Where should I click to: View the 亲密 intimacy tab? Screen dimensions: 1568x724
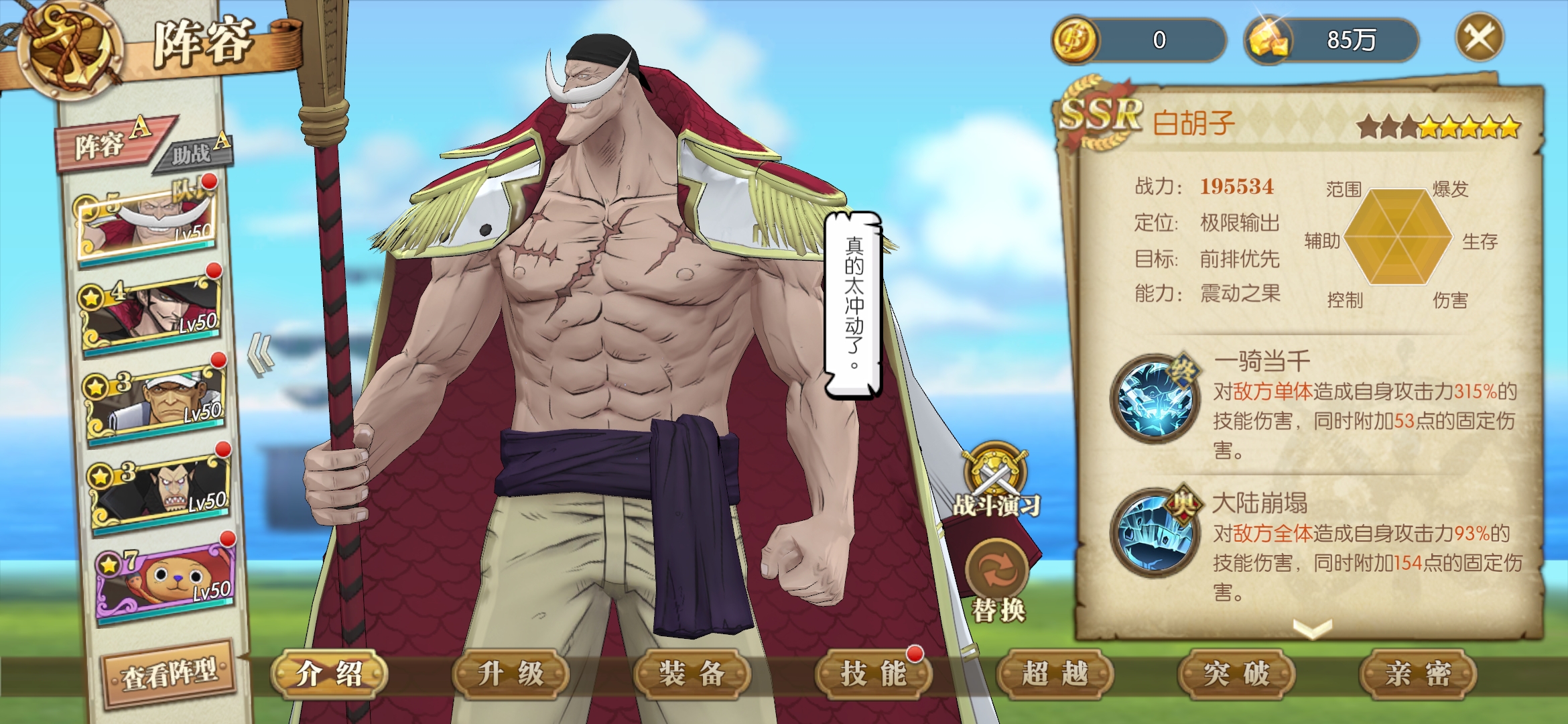pyautogui.click(x=1418, y=674)
